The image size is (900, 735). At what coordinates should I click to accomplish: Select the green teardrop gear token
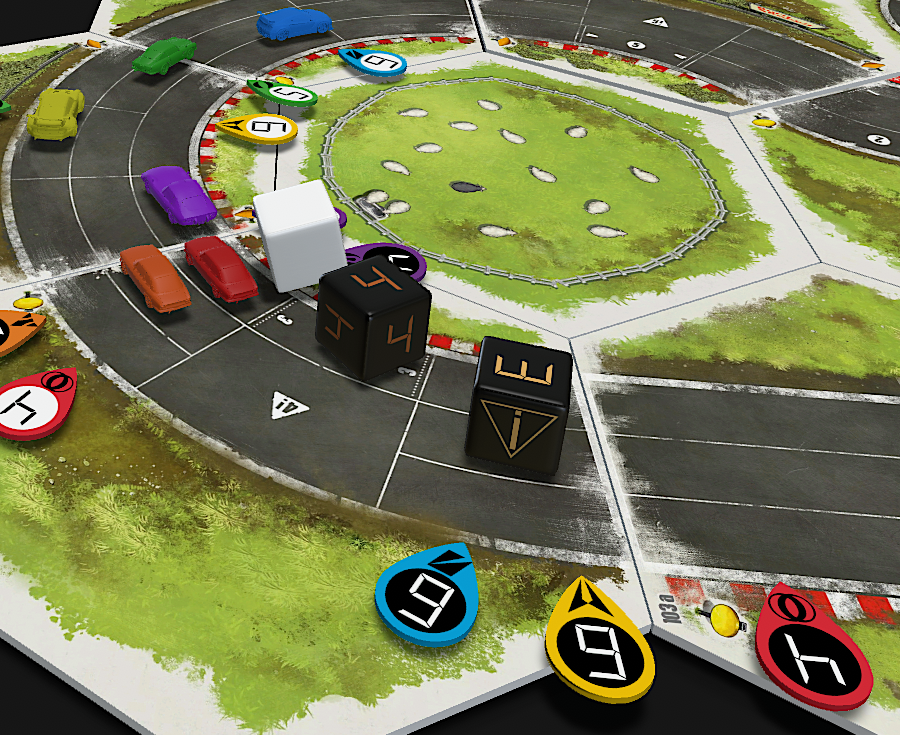click(x=283, y=95)
